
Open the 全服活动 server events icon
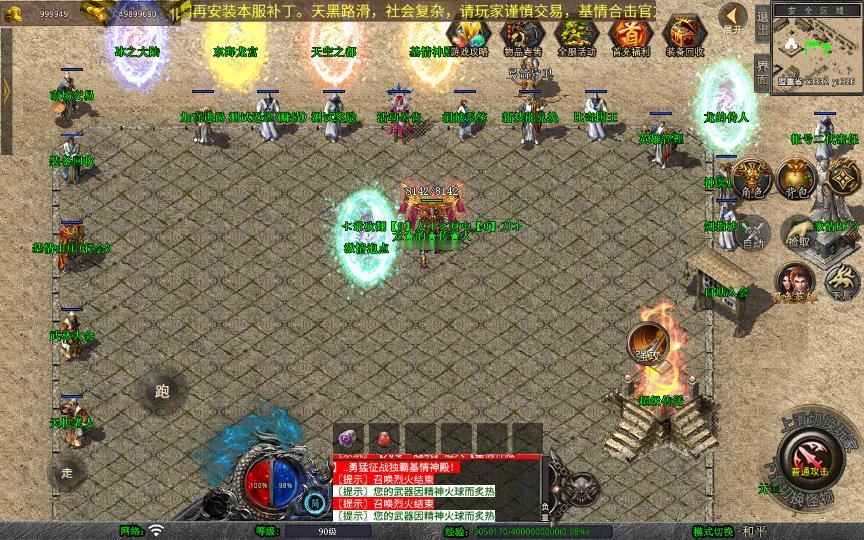pyautogui.click(x=575, y=35)
